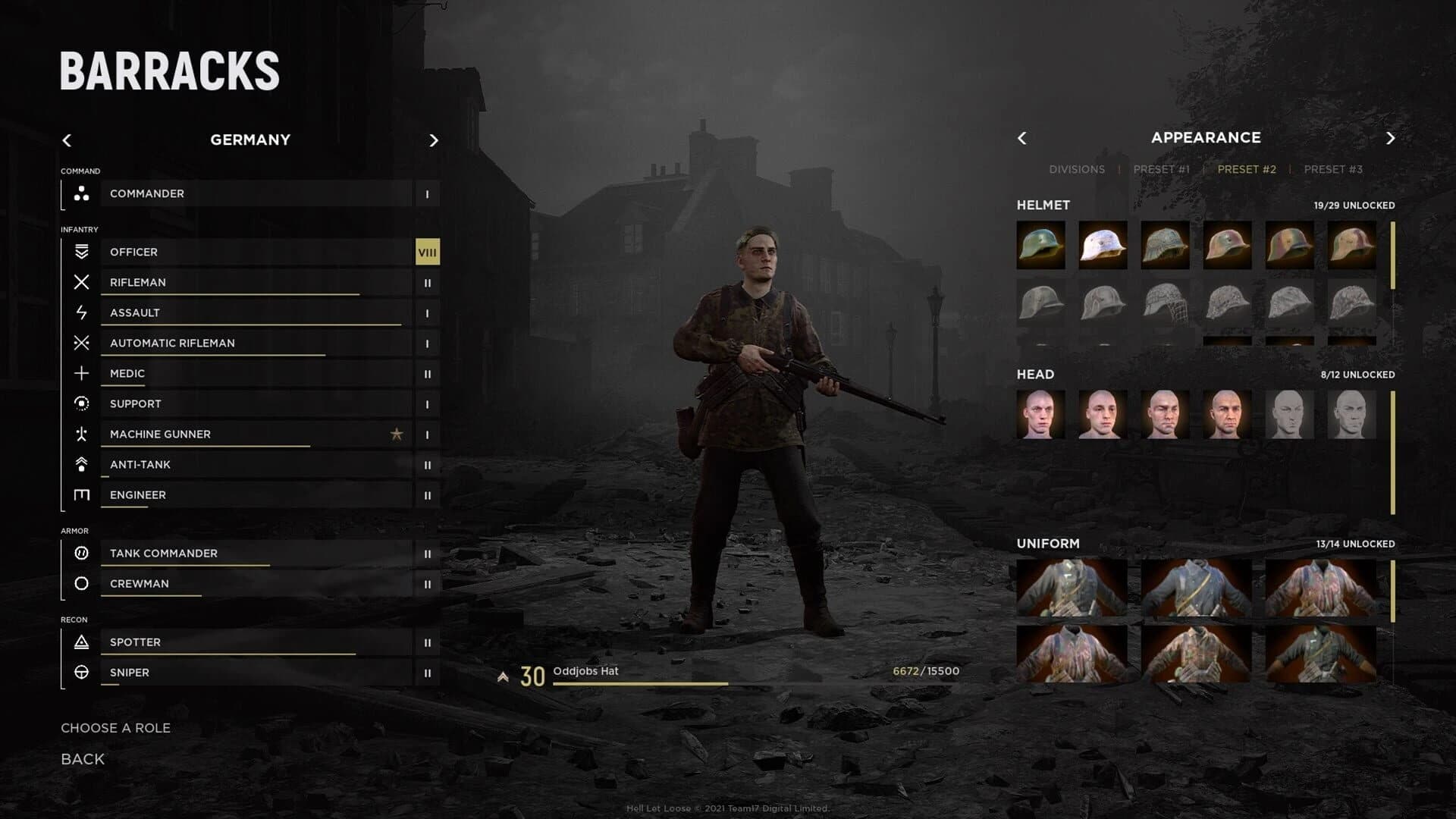This screenshot has width=1456, height=819.
Task: Click the right arrow to change faction
Action: point(433,140)
